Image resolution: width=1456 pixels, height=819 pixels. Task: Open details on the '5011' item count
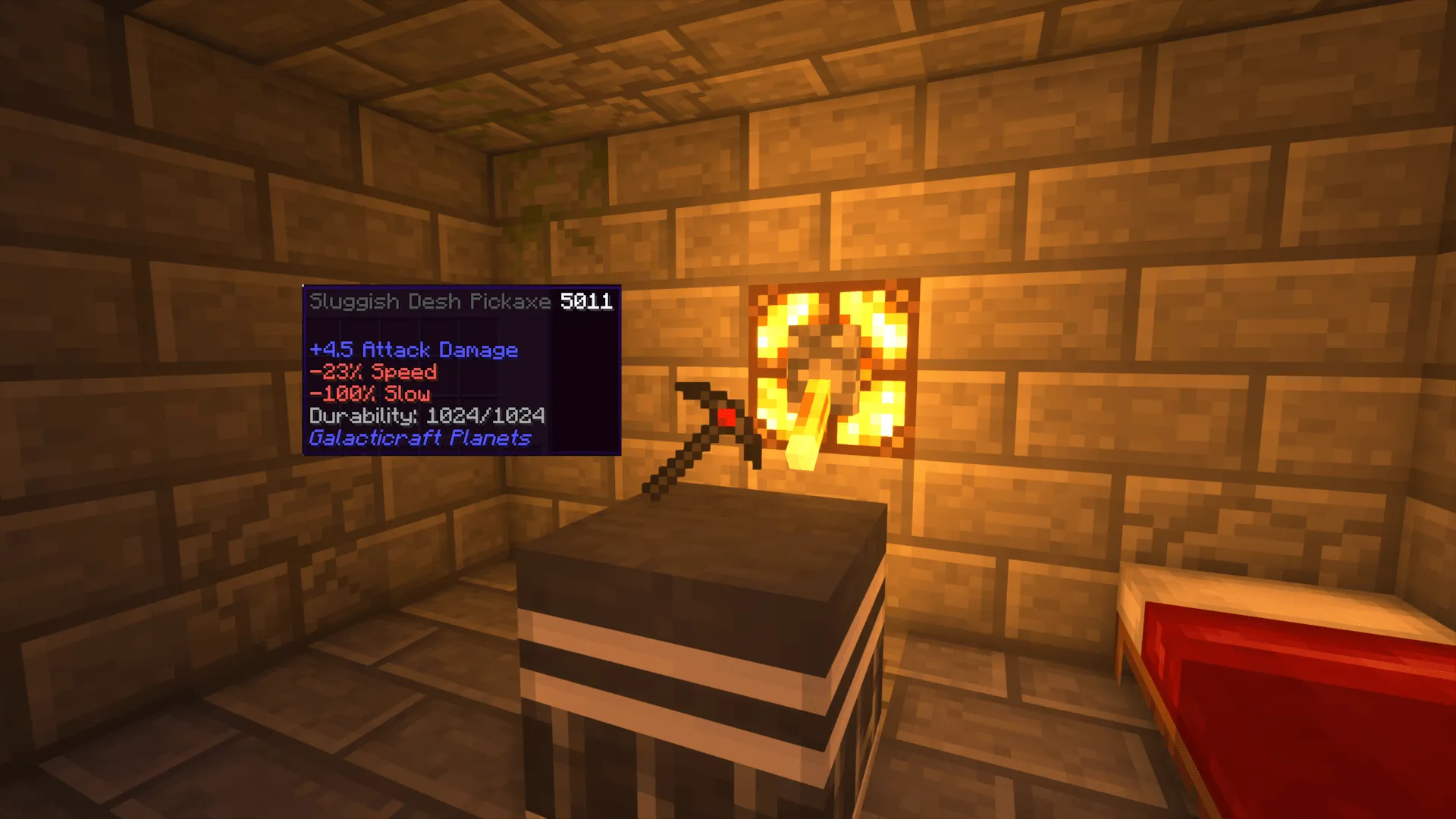[x=587, y=301]
